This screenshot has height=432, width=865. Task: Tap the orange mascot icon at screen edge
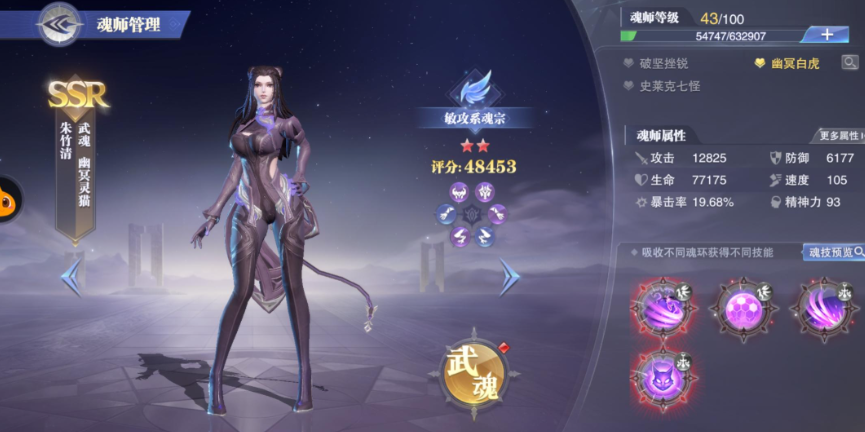(8, 197)
